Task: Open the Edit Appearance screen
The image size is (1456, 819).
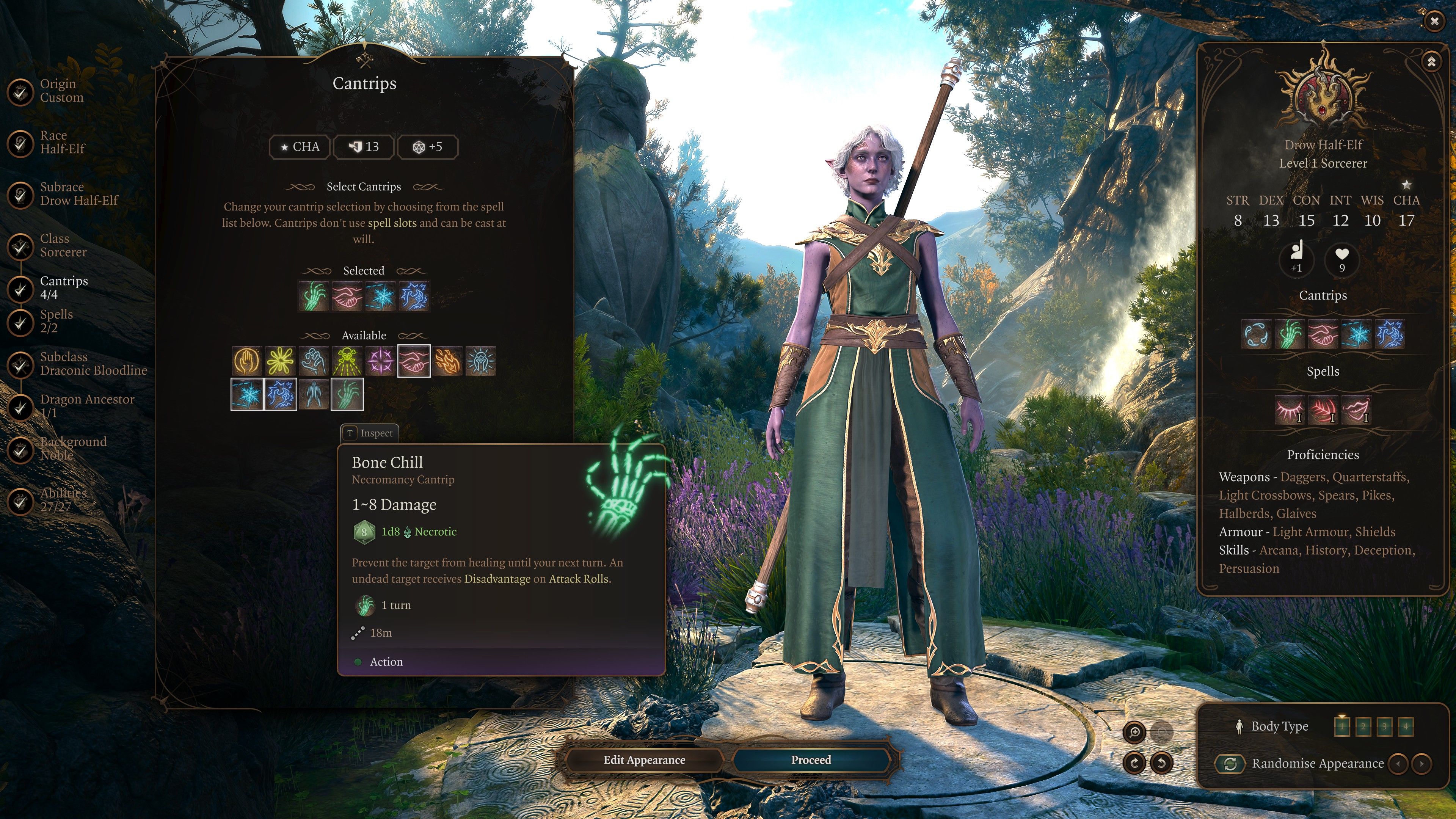Action: coord(644,759)
